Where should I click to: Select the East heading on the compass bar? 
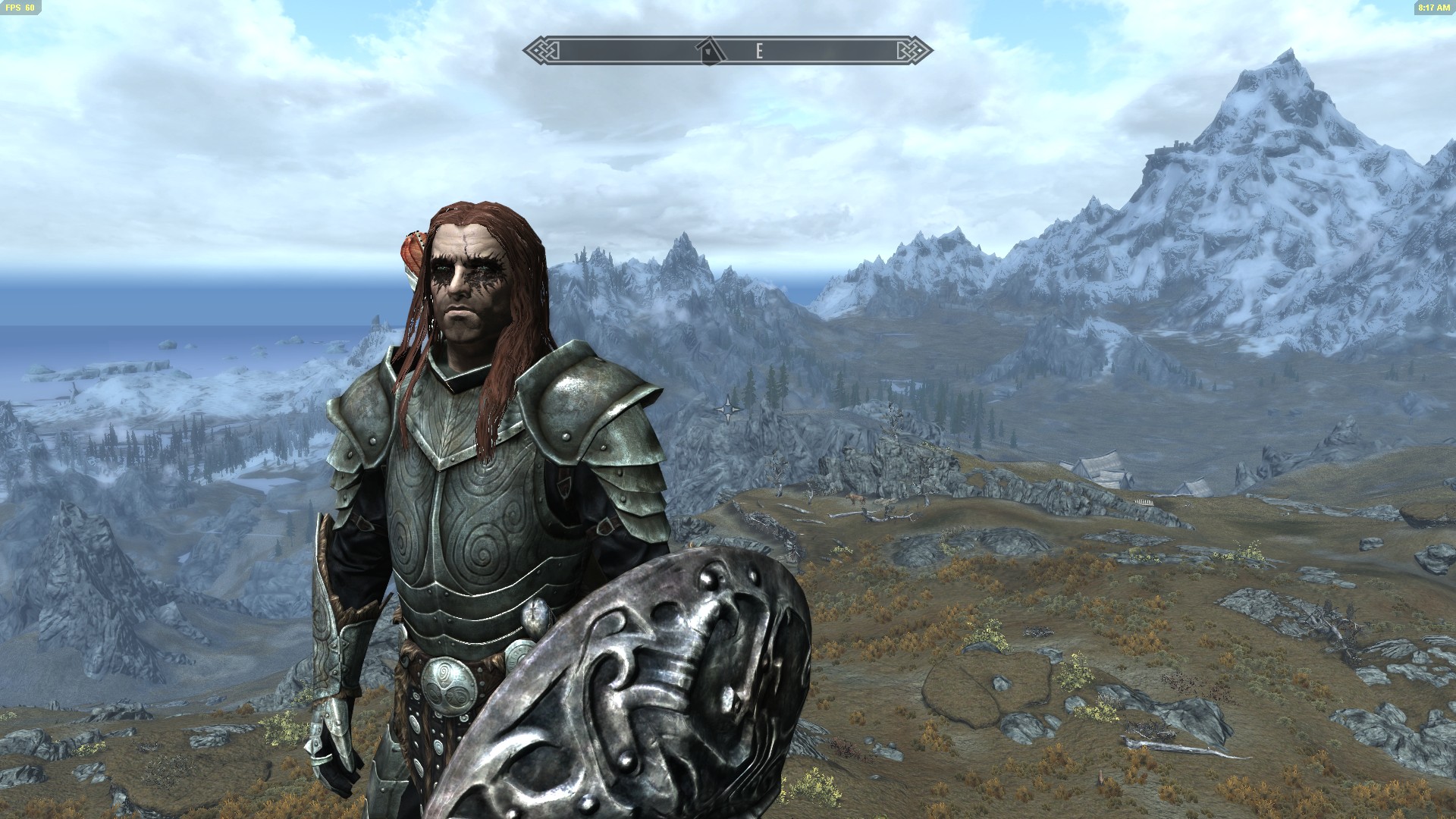point(758,51)
